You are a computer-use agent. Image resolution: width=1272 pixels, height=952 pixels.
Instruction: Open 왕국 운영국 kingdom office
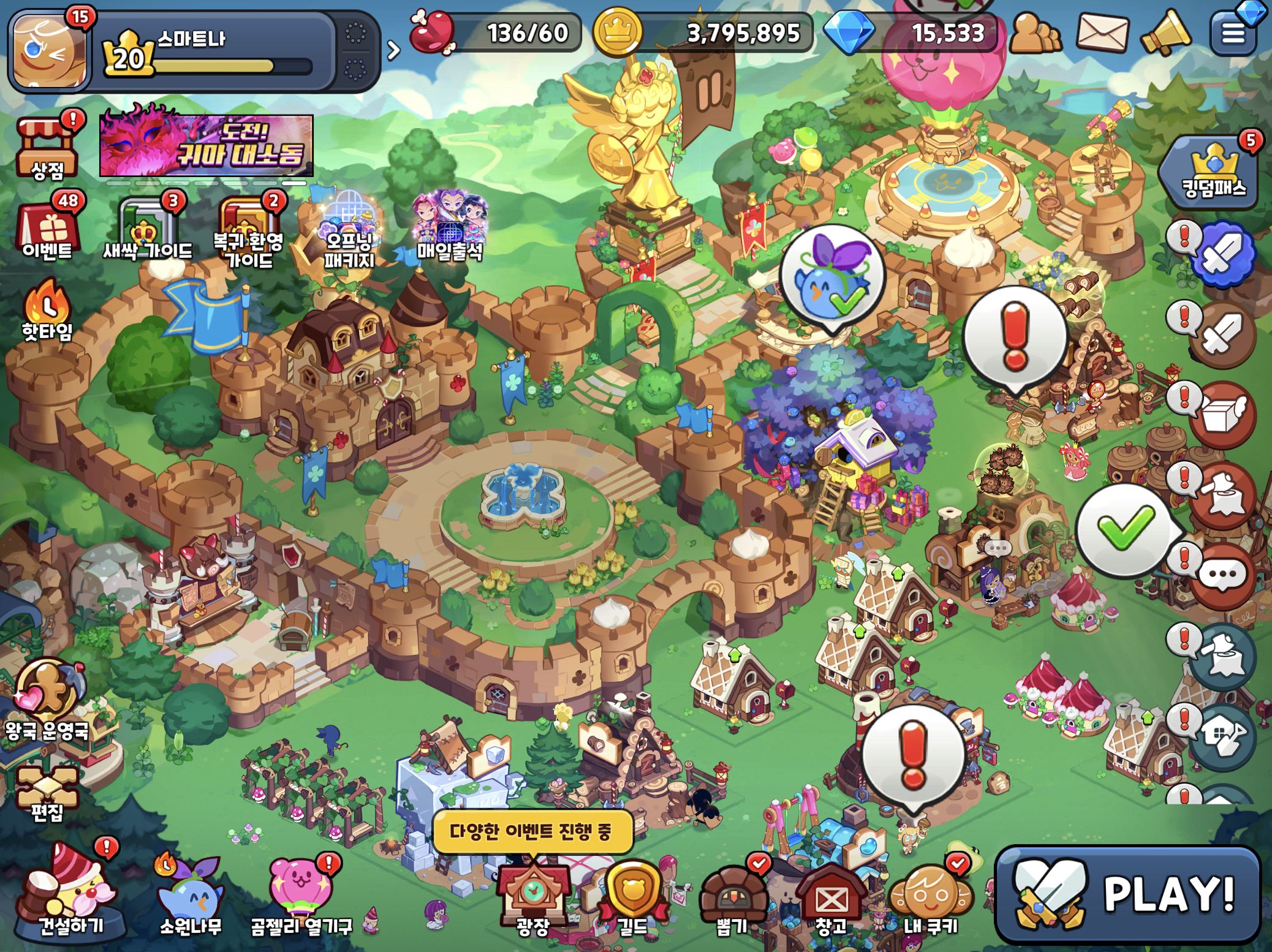[x=47, y=698]
